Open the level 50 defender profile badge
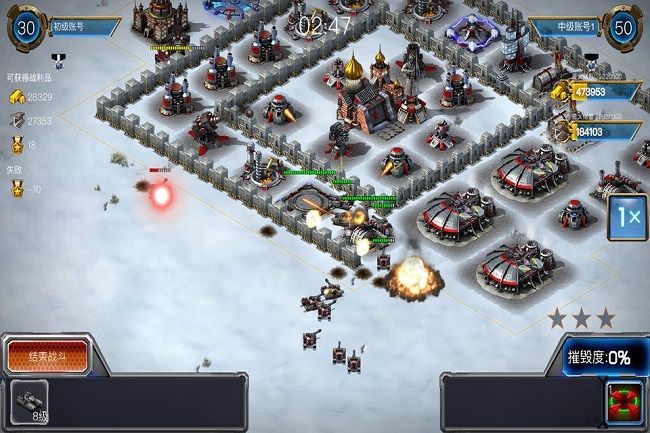650x433 pixels. [622, 28]
